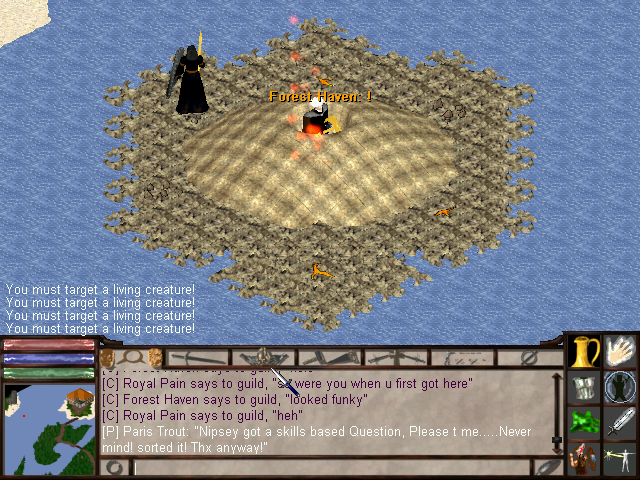The width and height of the screenshot is (640, 480).
Task: Open the chest armor icon
Action: coord(584,386)
